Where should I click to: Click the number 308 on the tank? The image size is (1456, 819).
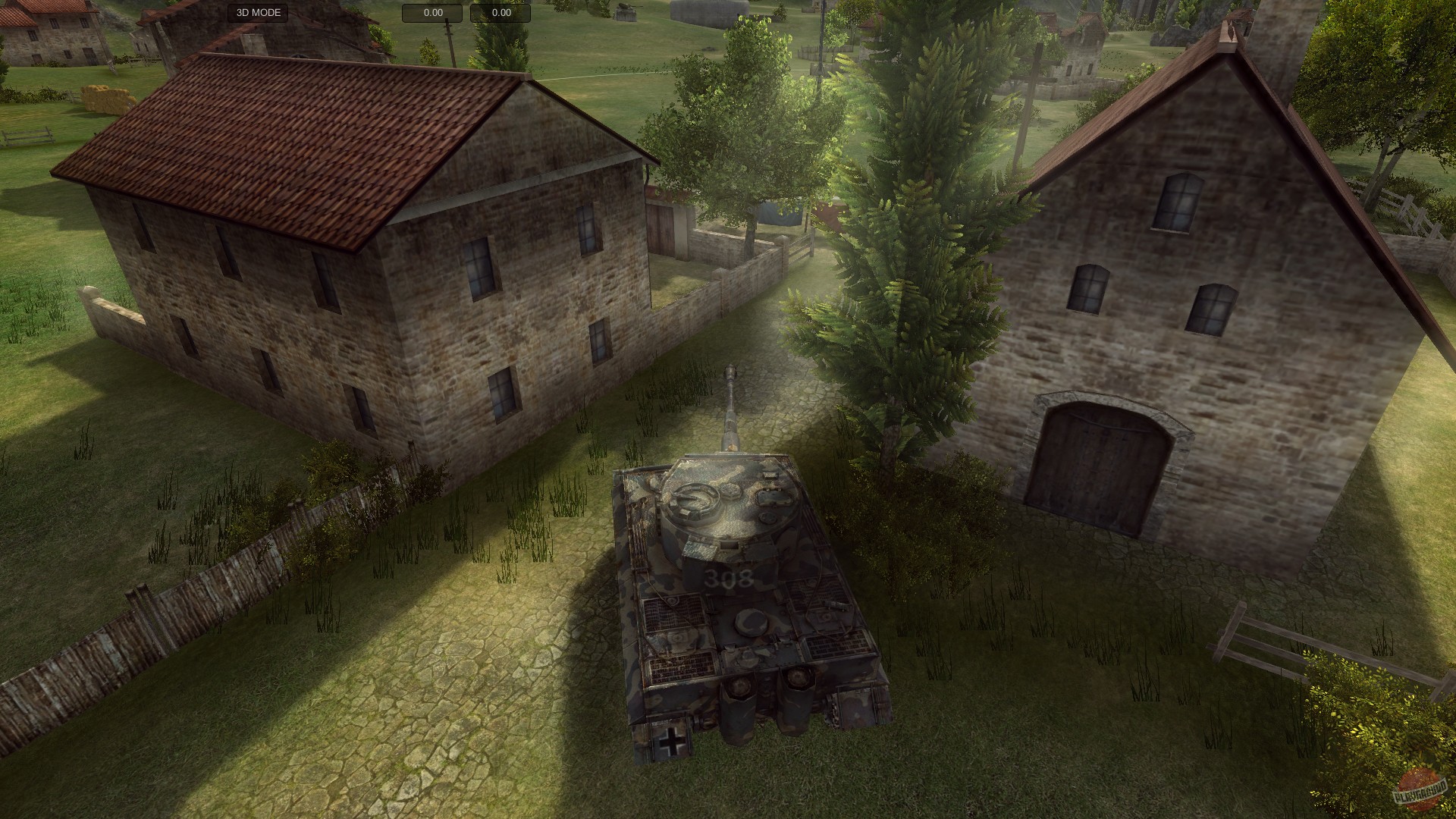click(730, 579)
